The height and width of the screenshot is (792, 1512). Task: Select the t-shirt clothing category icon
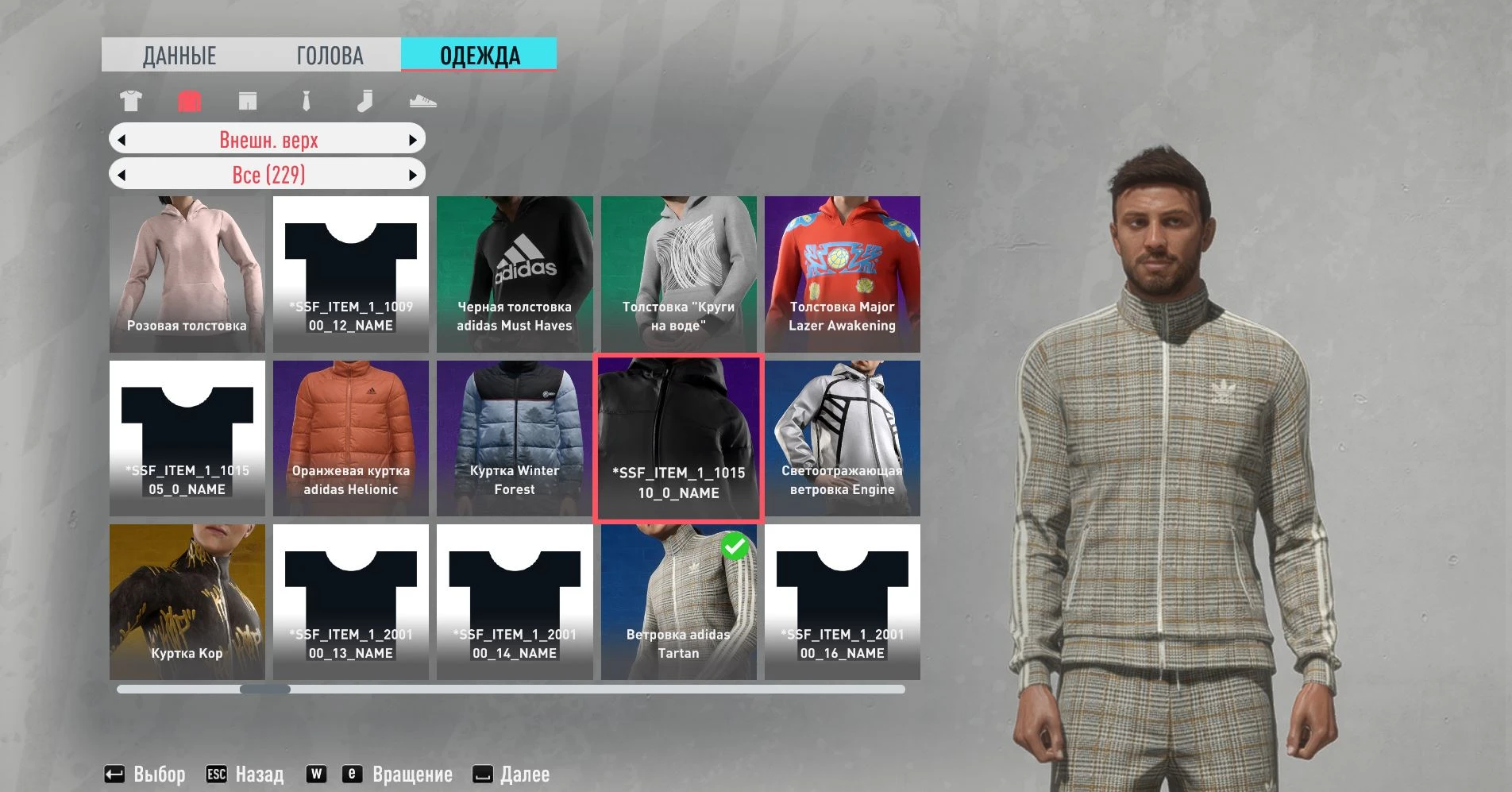[x=132, y=101]
